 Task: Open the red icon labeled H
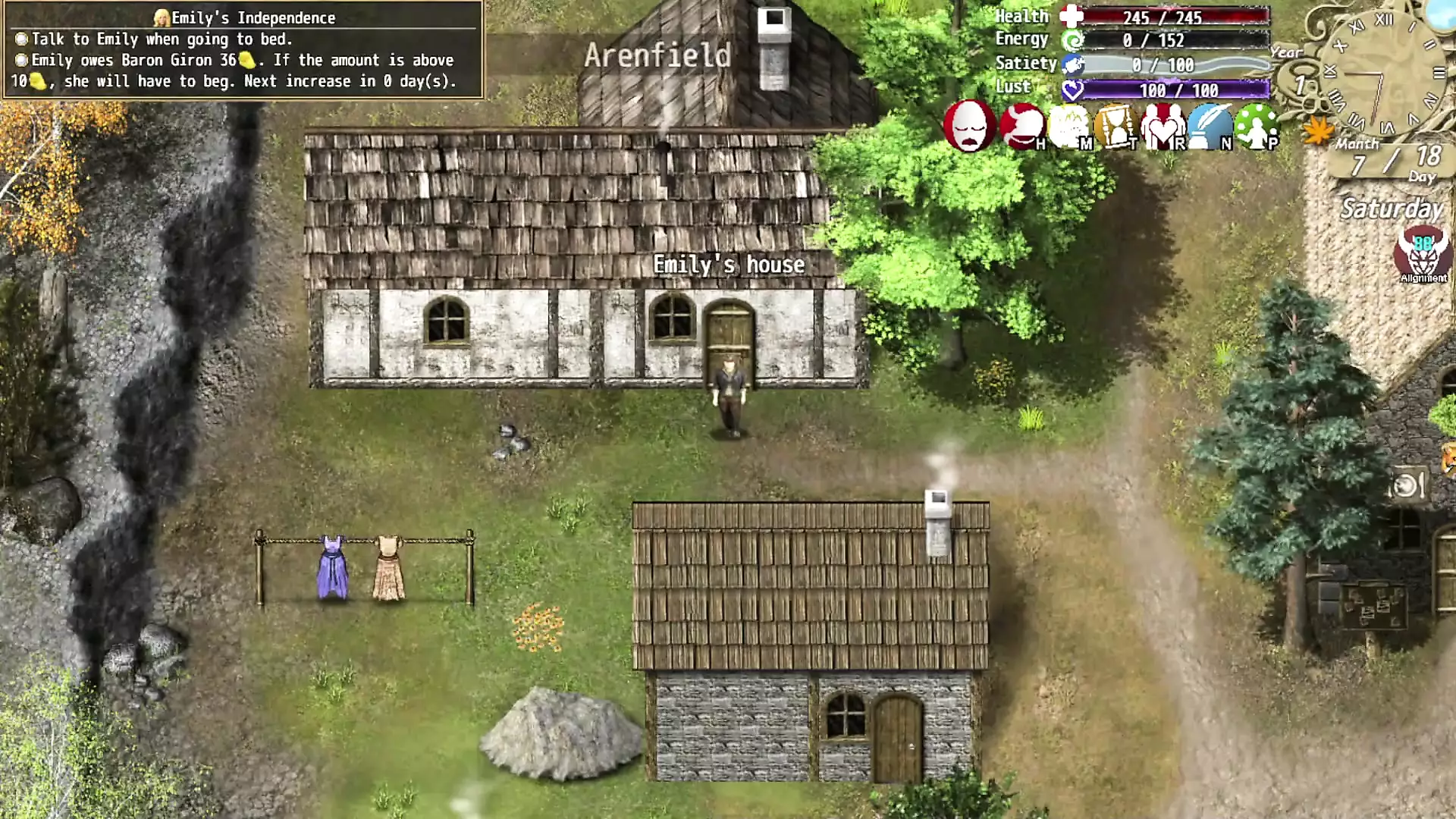point(1021,126)
